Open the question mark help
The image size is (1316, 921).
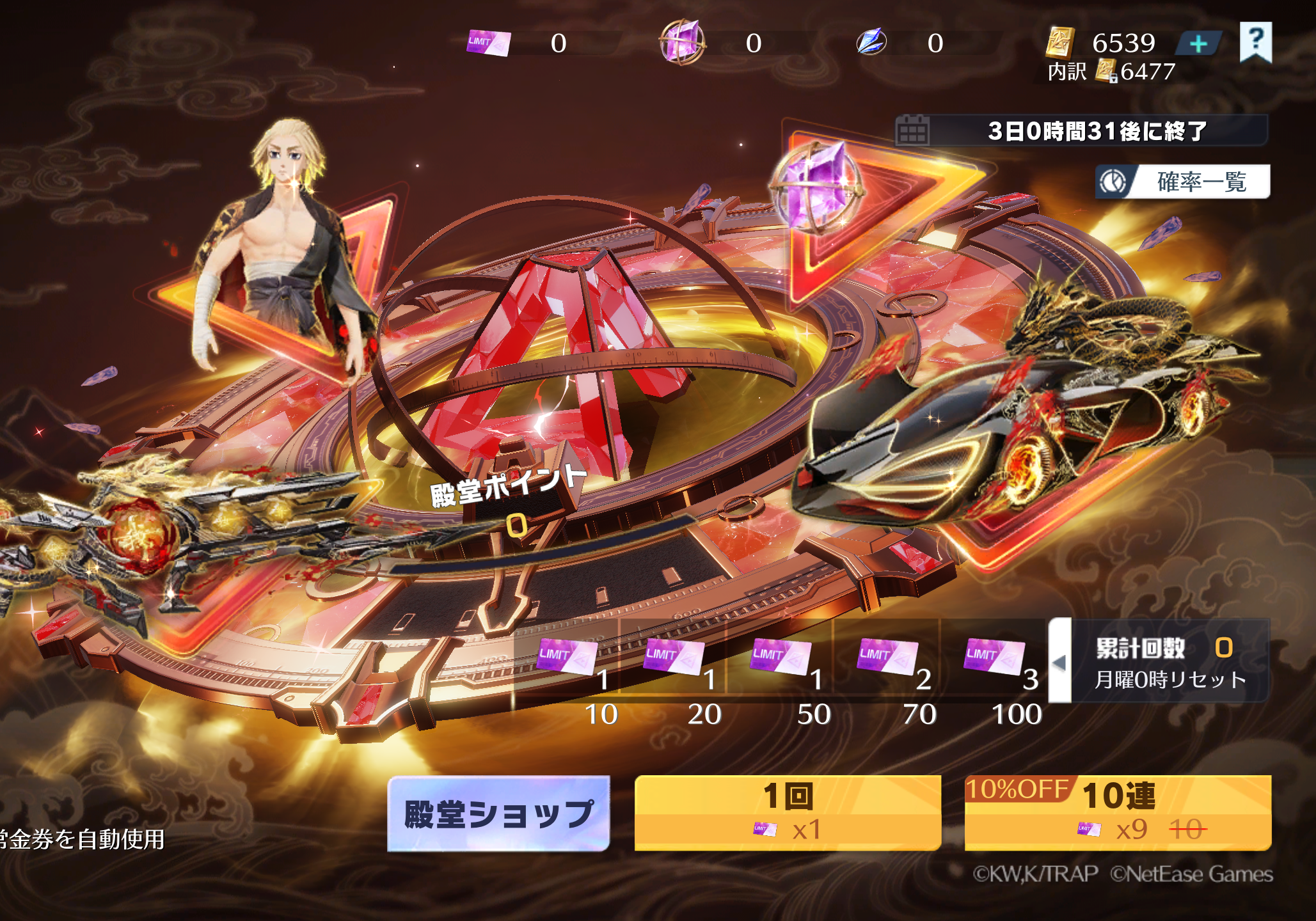click(x=1255, y=42)
